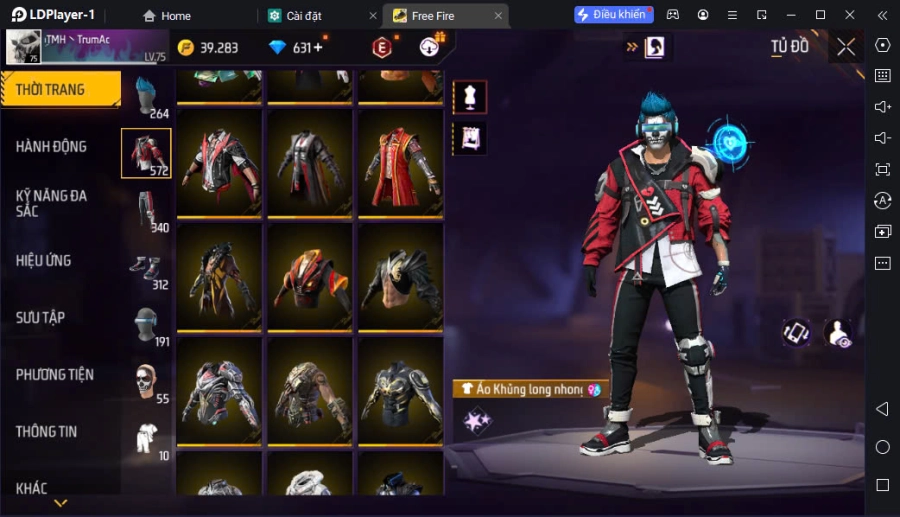Viewport: 900px width, 517px height.
Task: Select the Kỹ Năng Đa Sắc category
Action: point(51,204)
